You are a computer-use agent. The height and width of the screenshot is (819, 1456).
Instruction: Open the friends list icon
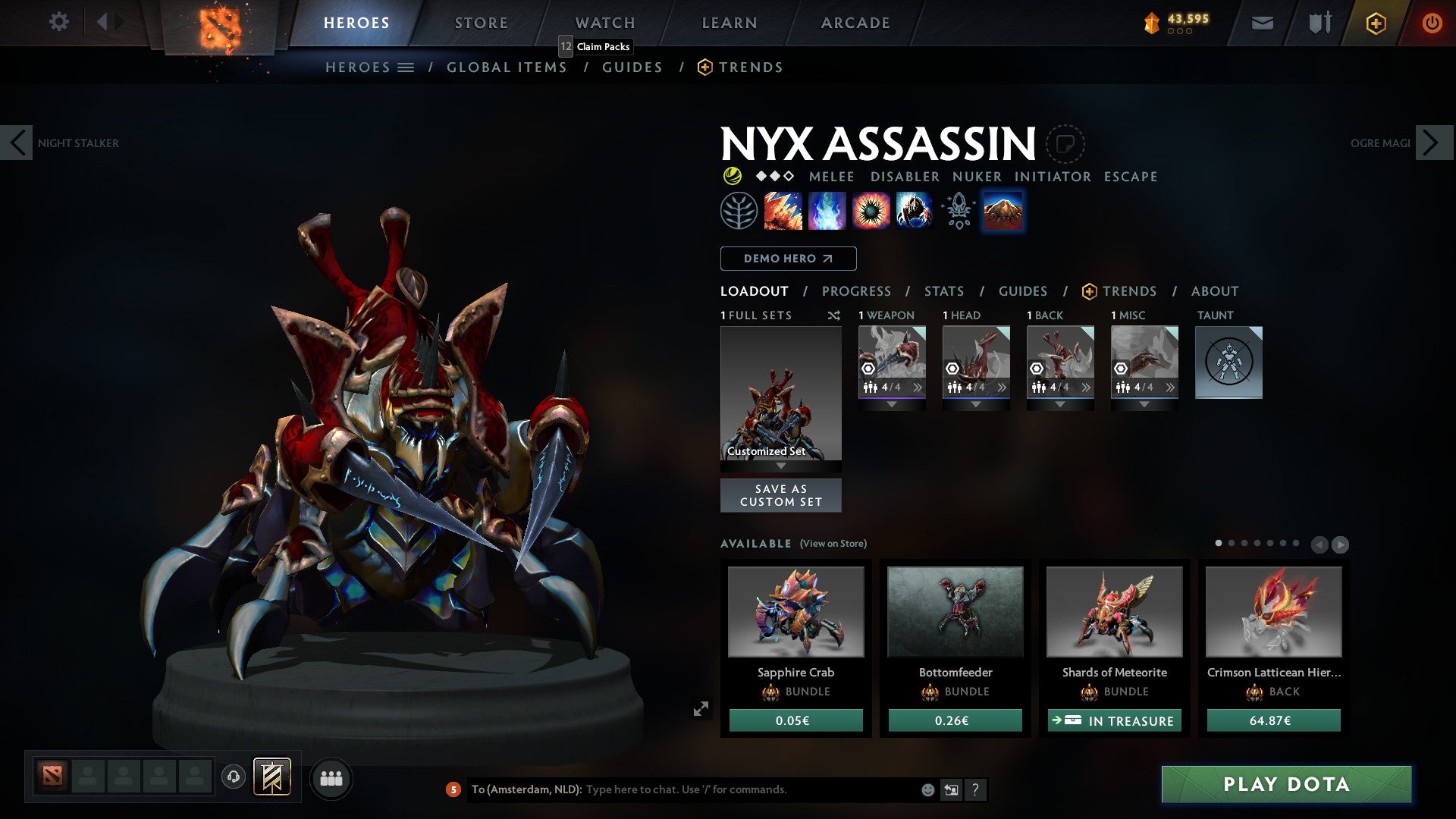tap(331, 778)
